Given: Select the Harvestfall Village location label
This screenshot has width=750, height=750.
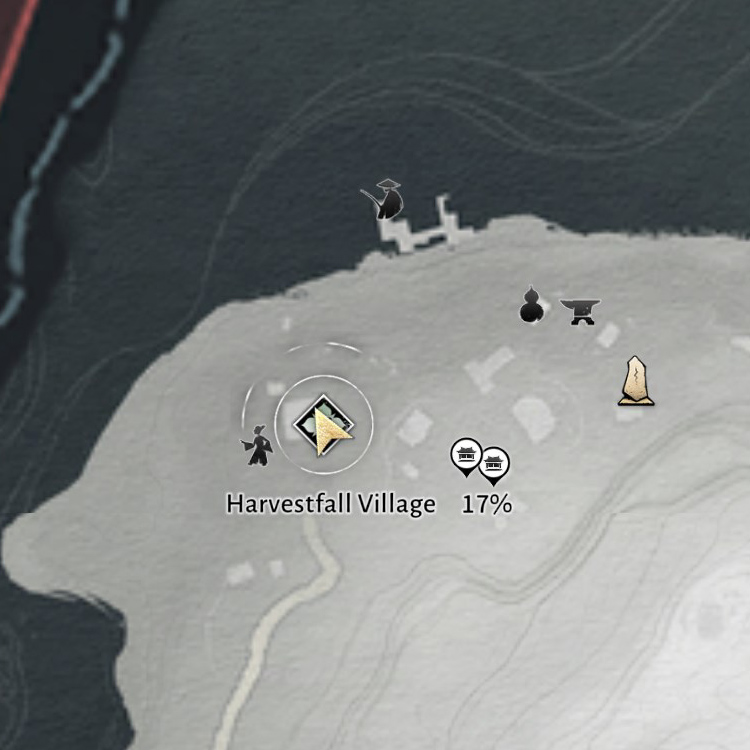Looking at the screenshot, I should pyautogui.click(x=331, y=503).
